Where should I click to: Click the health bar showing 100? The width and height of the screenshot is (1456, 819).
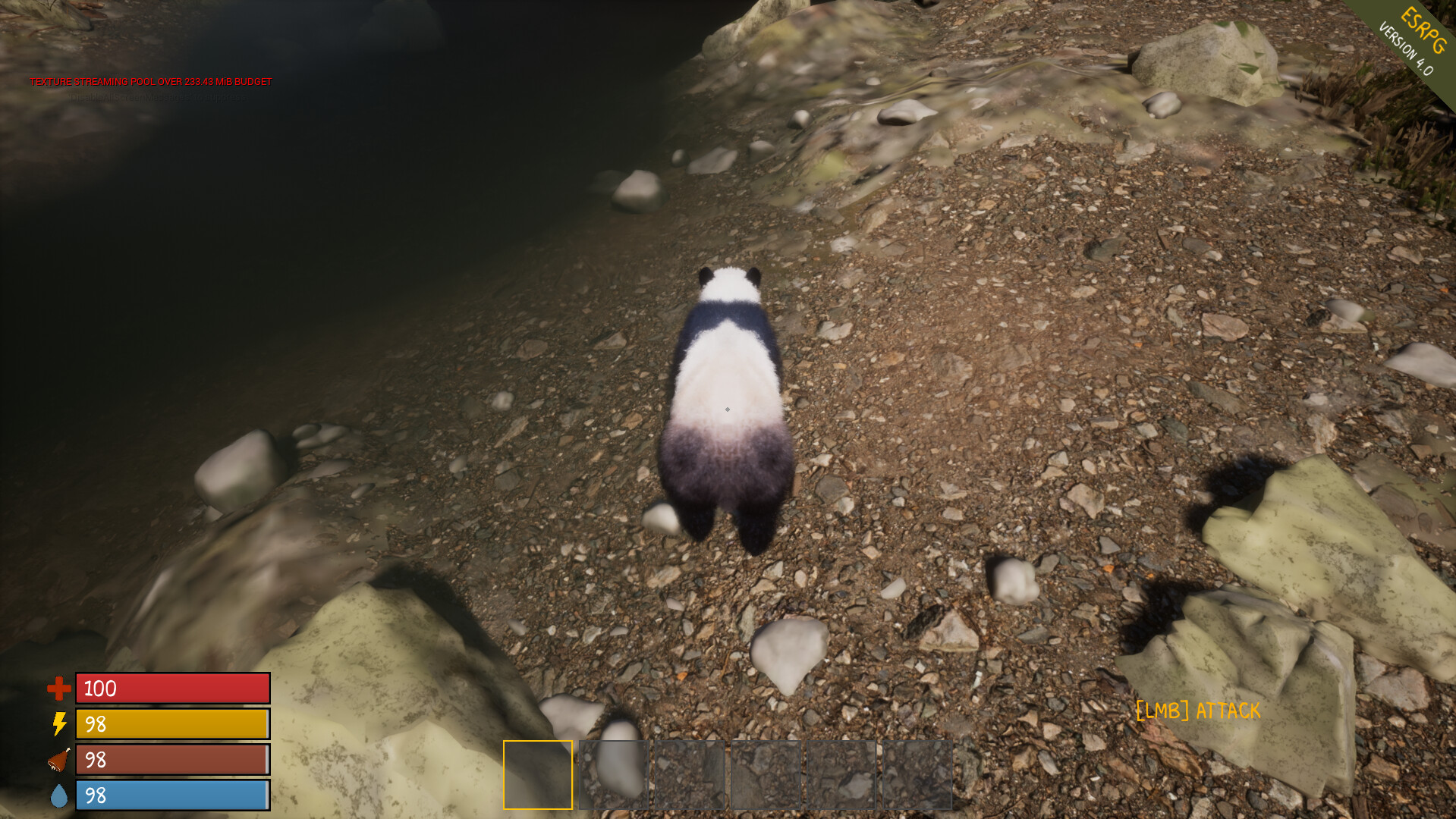pos(171,689)
